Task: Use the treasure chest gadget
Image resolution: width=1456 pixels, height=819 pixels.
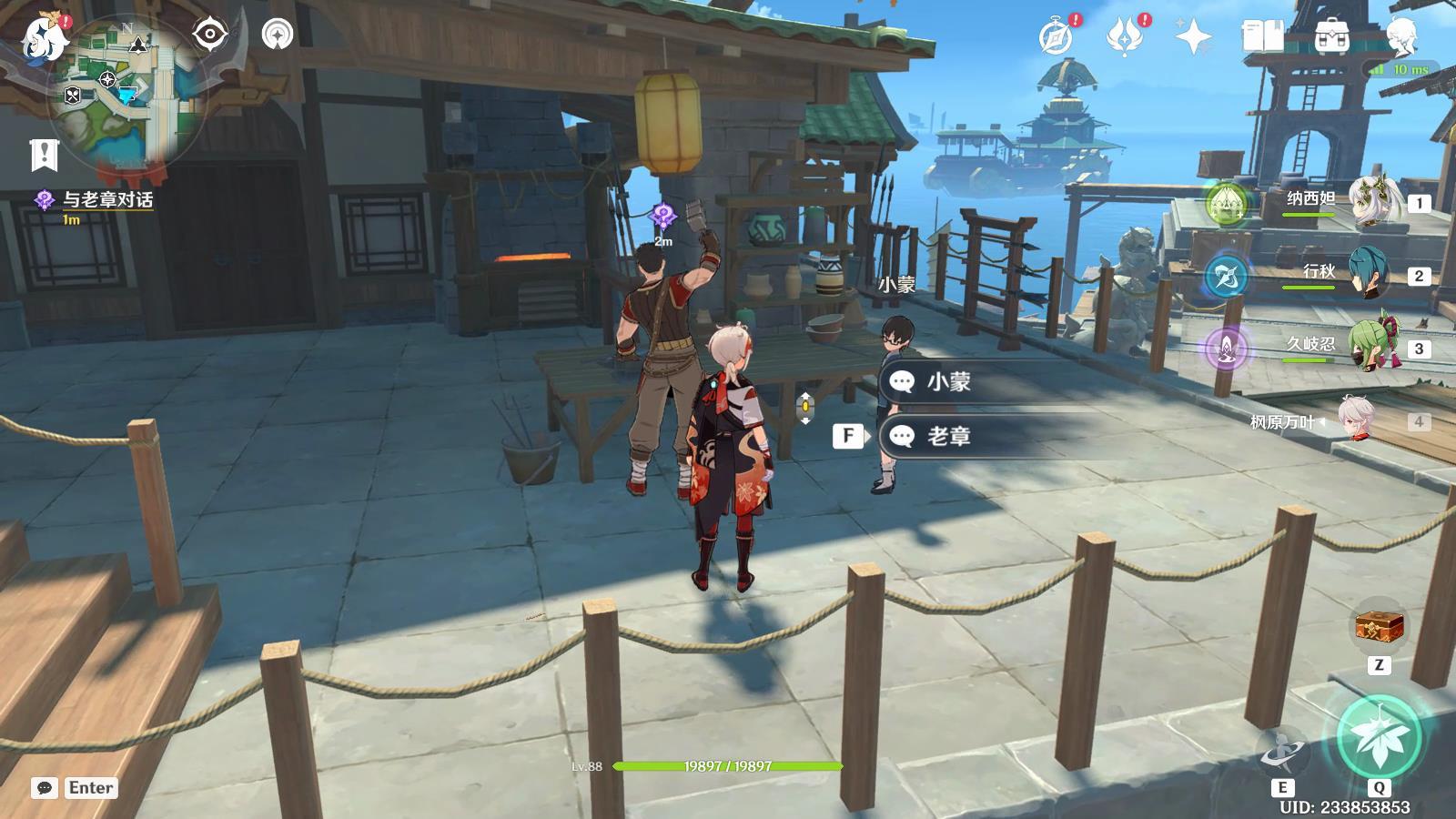Action: (x=1380, y=628)
